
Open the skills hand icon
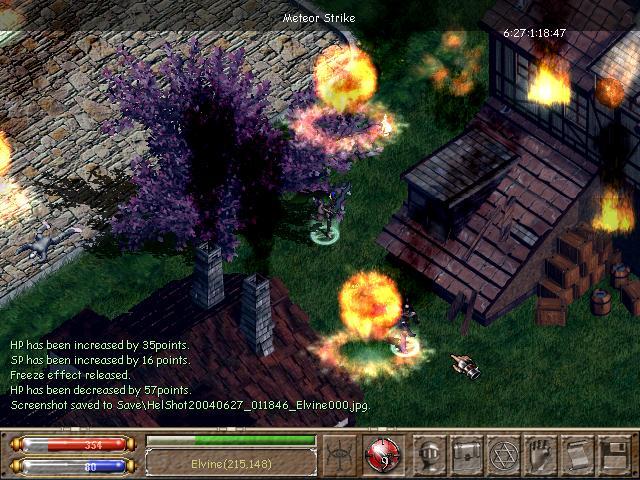541,453
